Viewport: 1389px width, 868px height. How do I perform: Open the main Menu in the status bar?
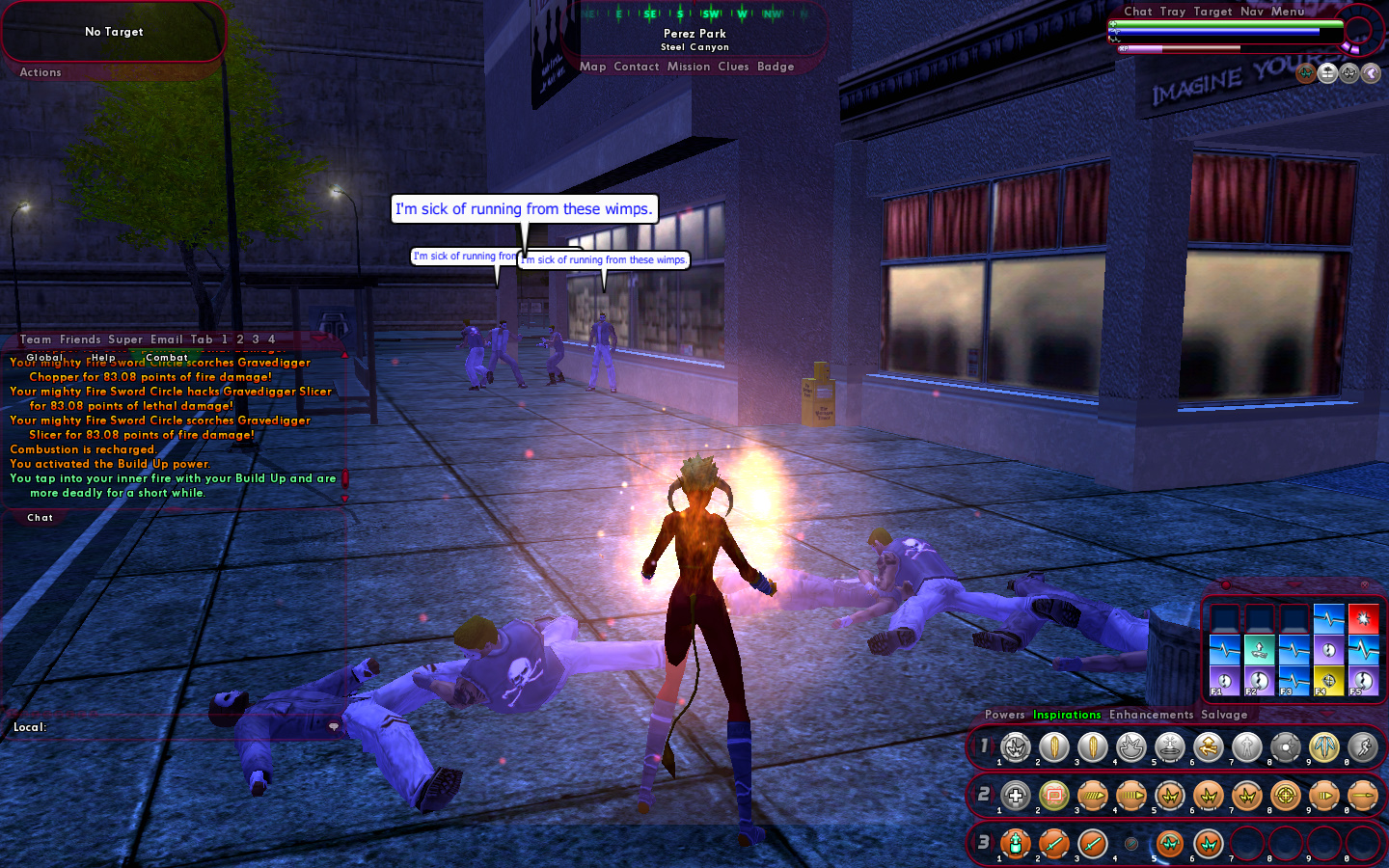point(1288,12)
